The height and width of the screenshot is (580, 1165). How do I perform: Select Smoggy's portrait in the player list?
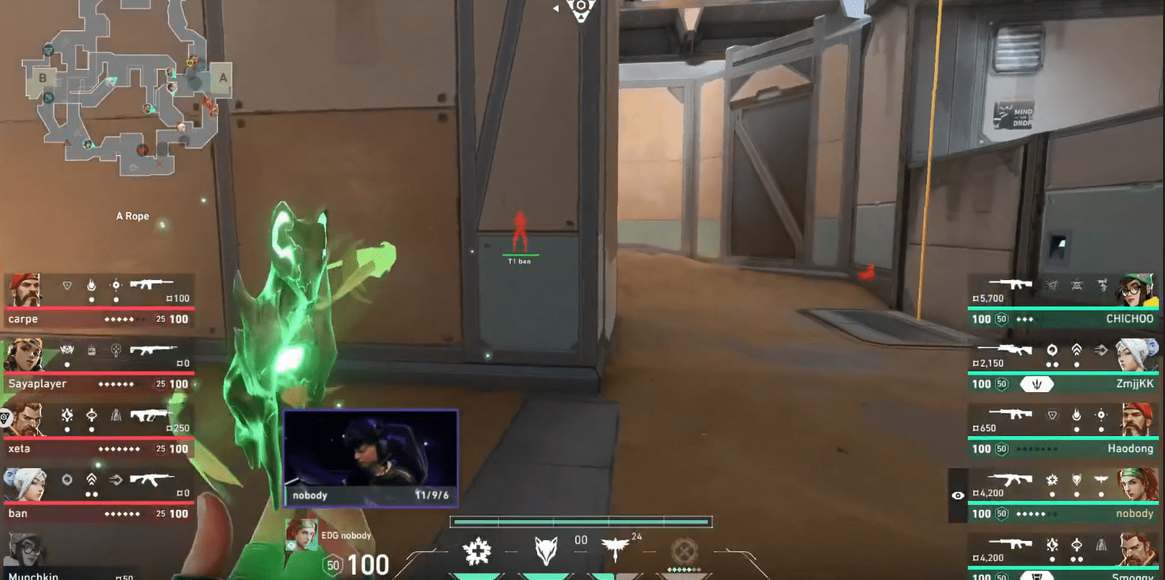(x=1135, y=551)
